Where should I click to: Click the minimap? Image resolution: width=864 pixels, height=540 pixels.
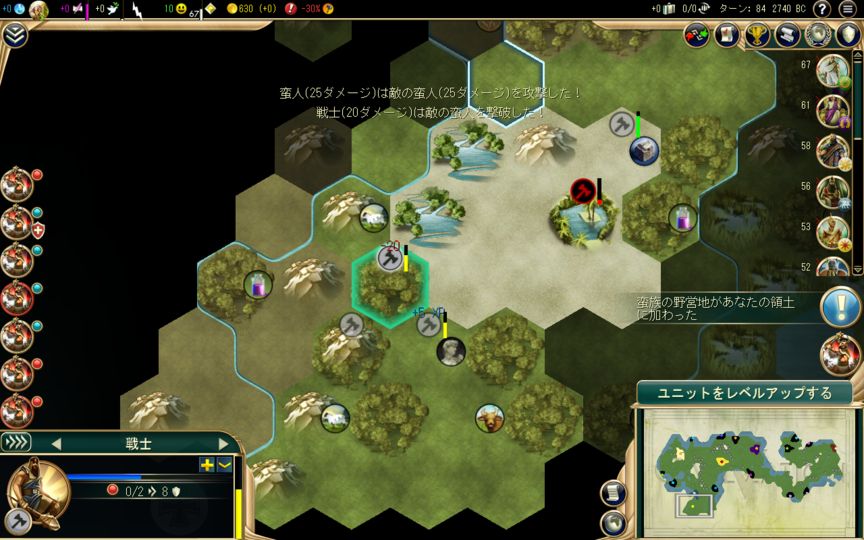coord(743,460)
